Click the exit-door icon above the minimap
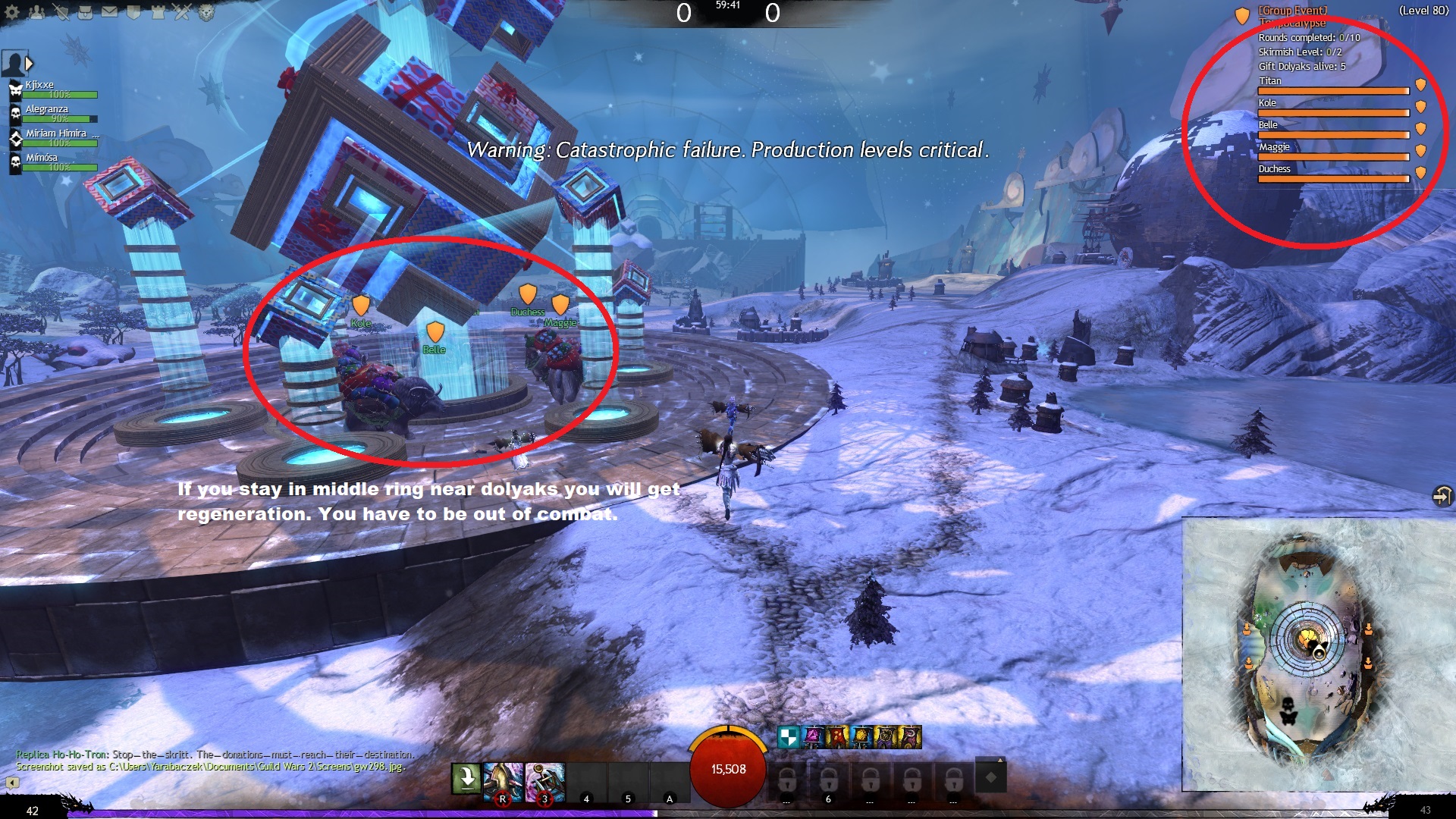This screenshot has width=1456, height=819. pos(1441,496)
